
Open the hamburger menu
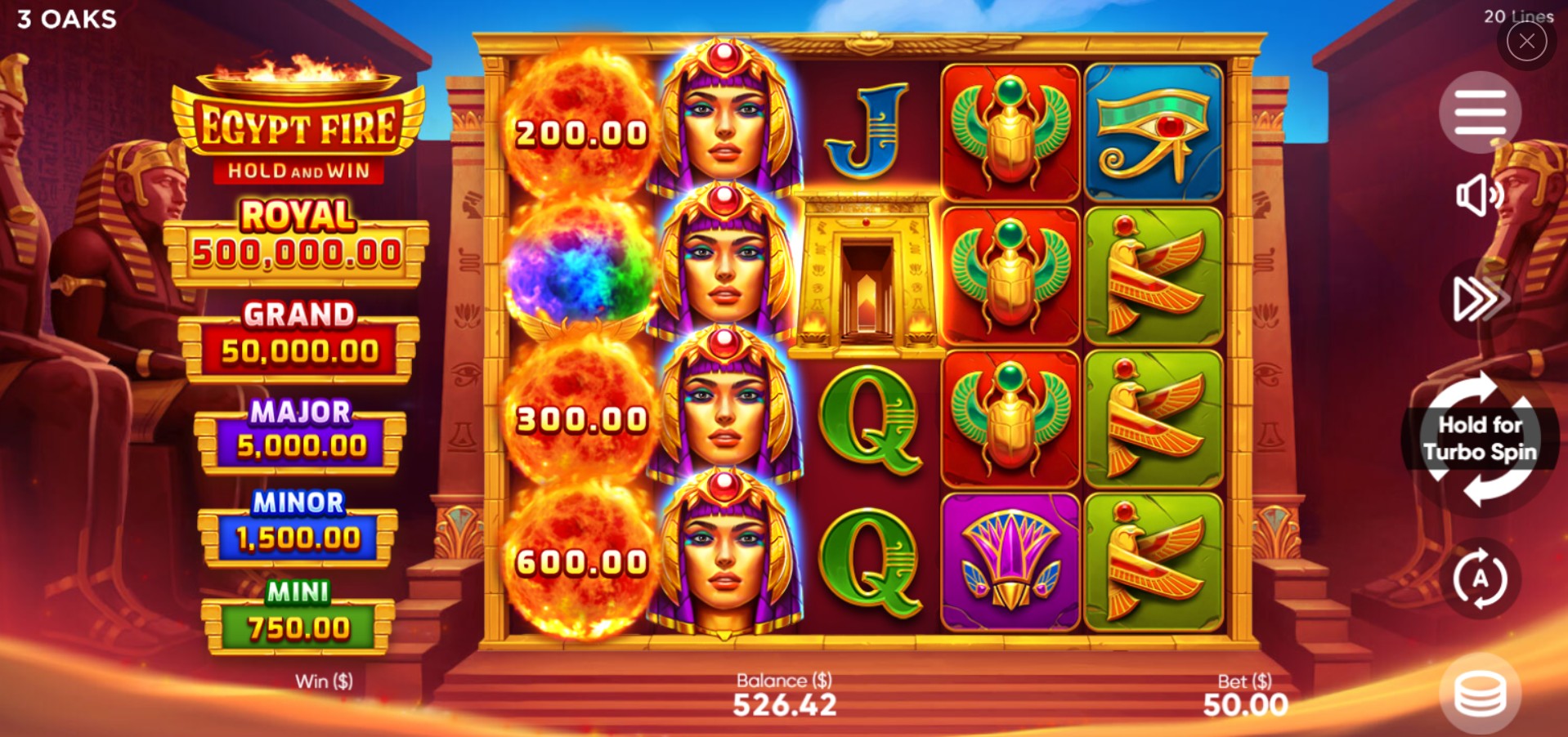(1480, 112)
